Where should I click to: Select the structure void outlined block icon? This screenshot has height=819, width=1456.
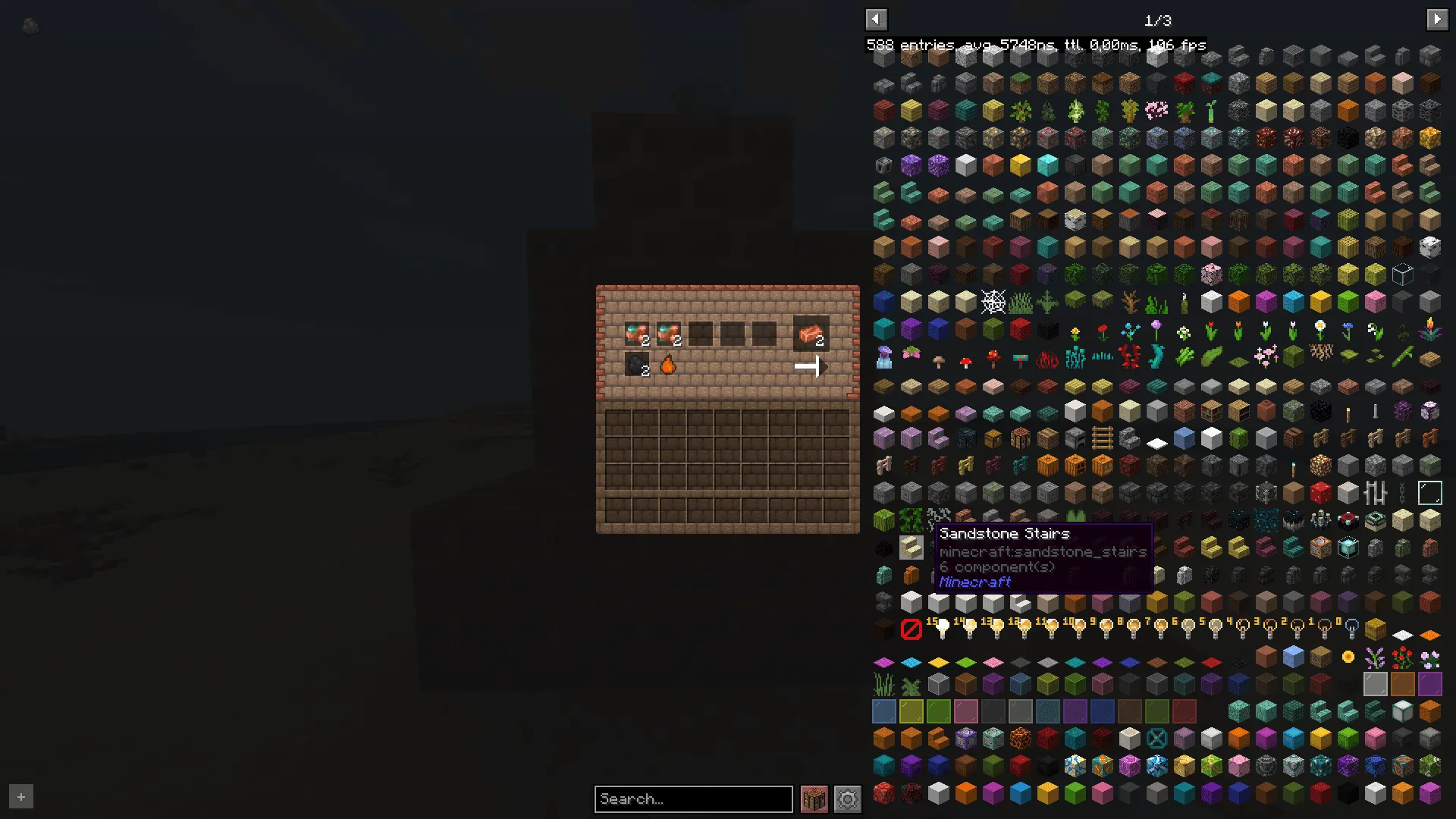point(1429,493)
